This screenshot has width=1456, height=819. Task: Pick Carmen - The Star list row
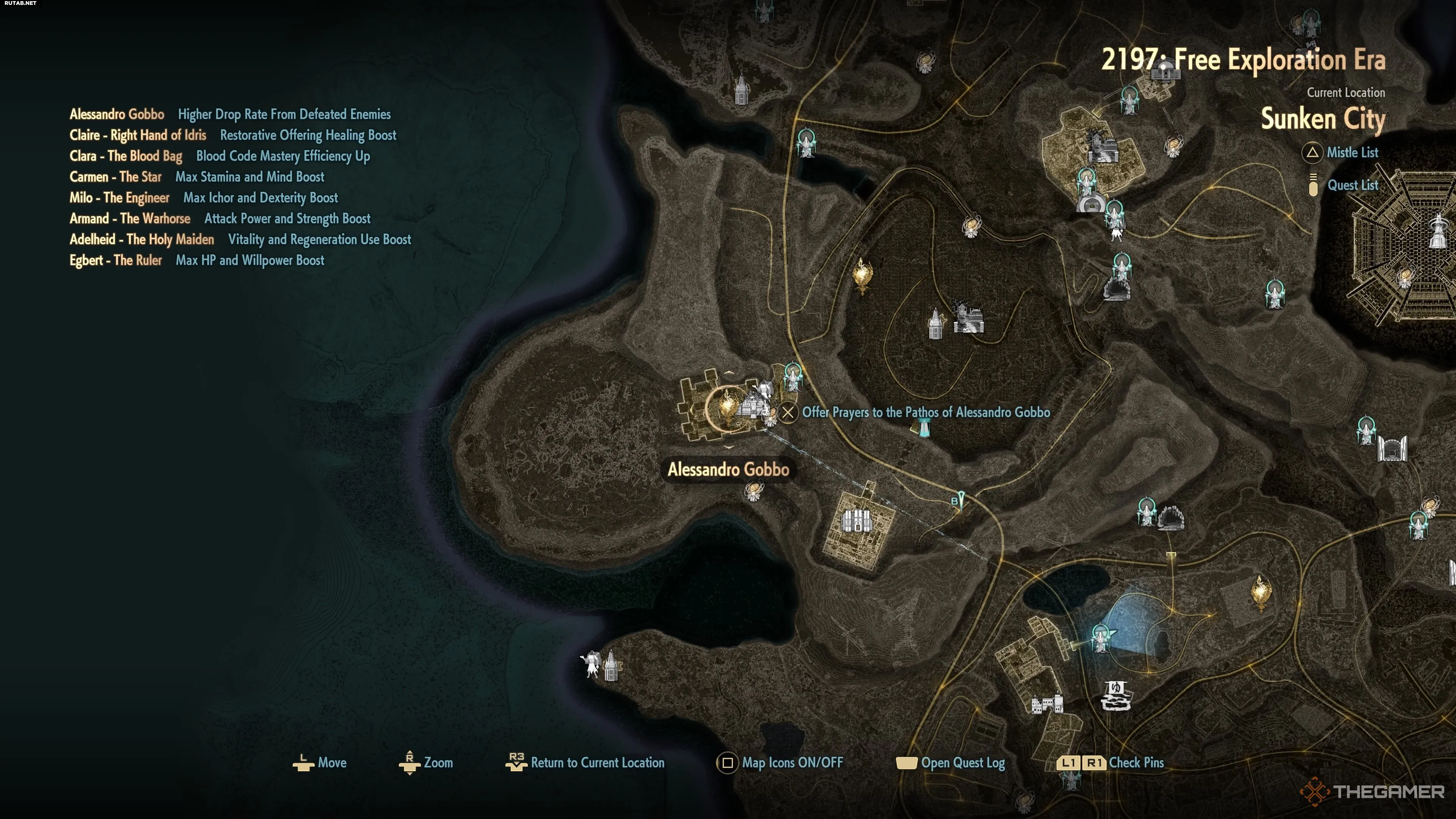(115, 177)
